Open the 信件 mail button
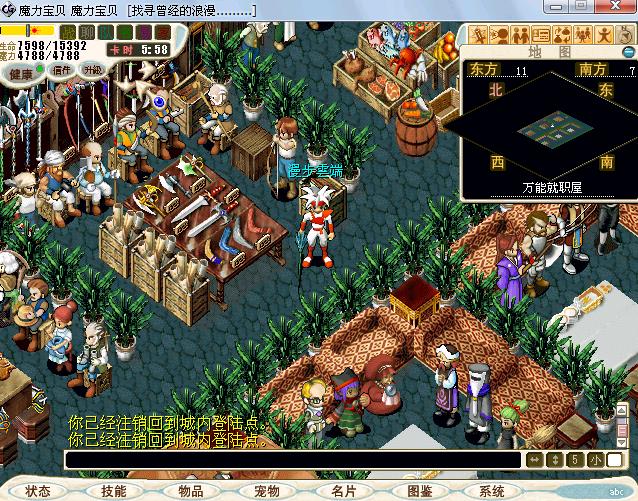Image resolution: width=638 pixels, height=501 pixels. pos(62,71)
